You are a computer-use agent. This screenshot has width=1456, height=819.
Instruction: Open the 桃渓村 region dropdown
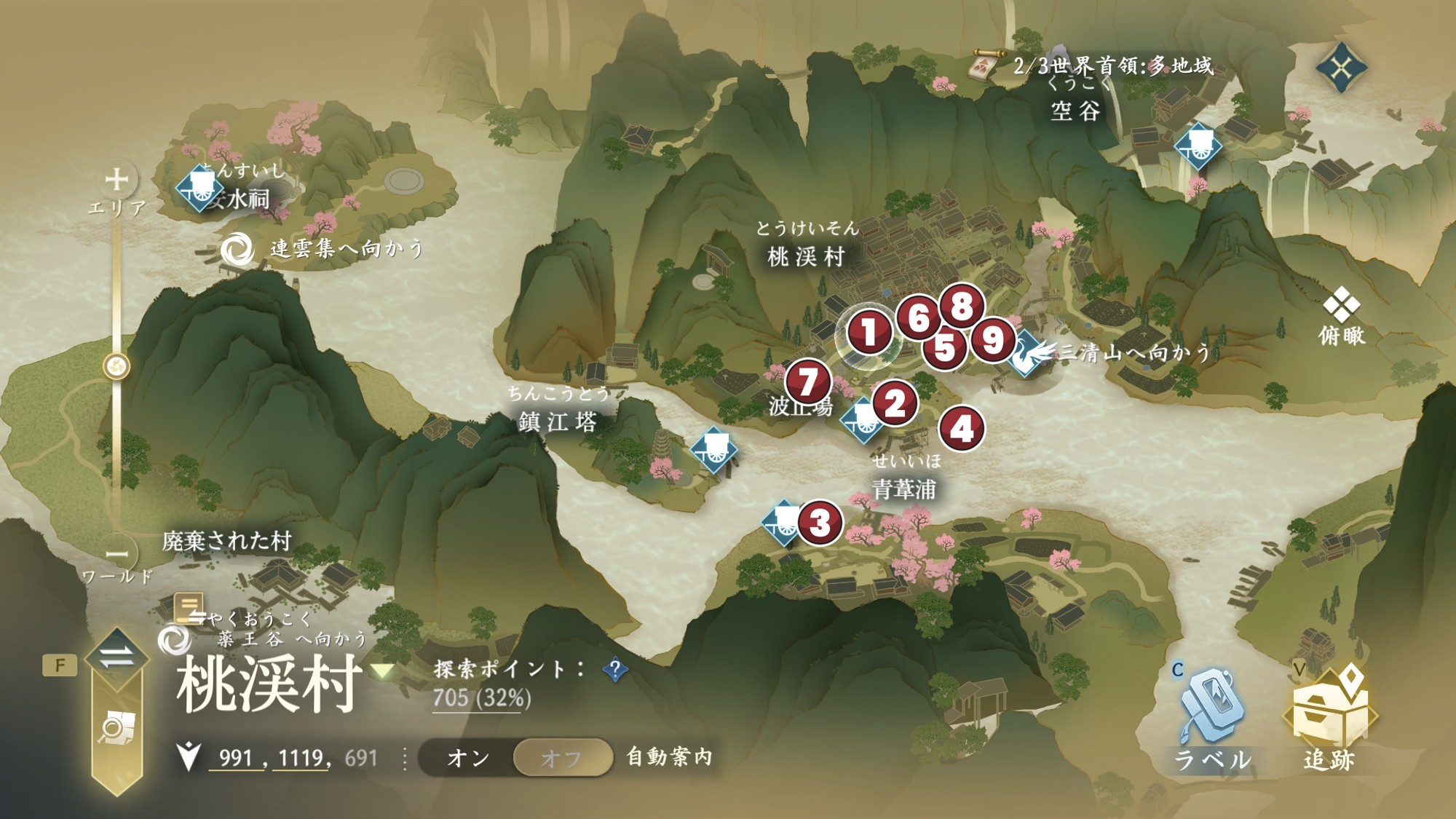[384, 670]
